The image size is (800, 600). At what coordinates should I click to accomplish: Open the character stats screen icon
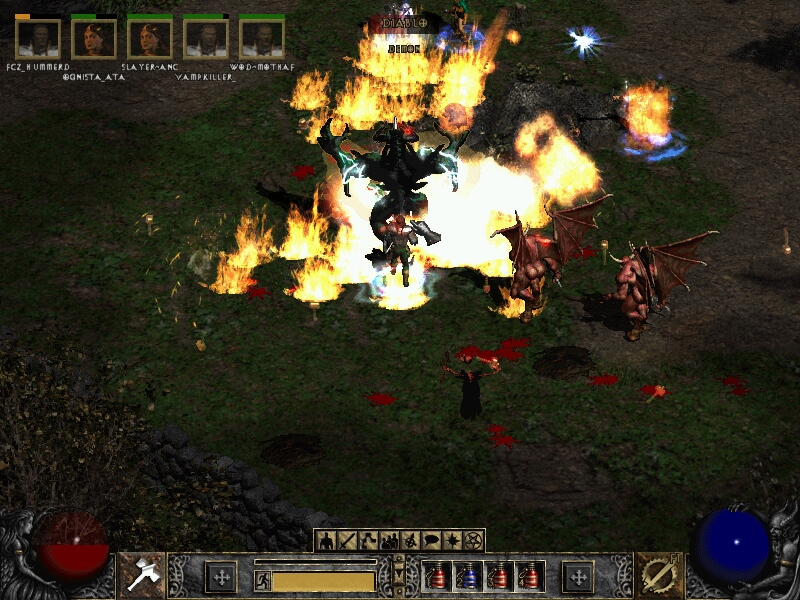pos(325,541)
